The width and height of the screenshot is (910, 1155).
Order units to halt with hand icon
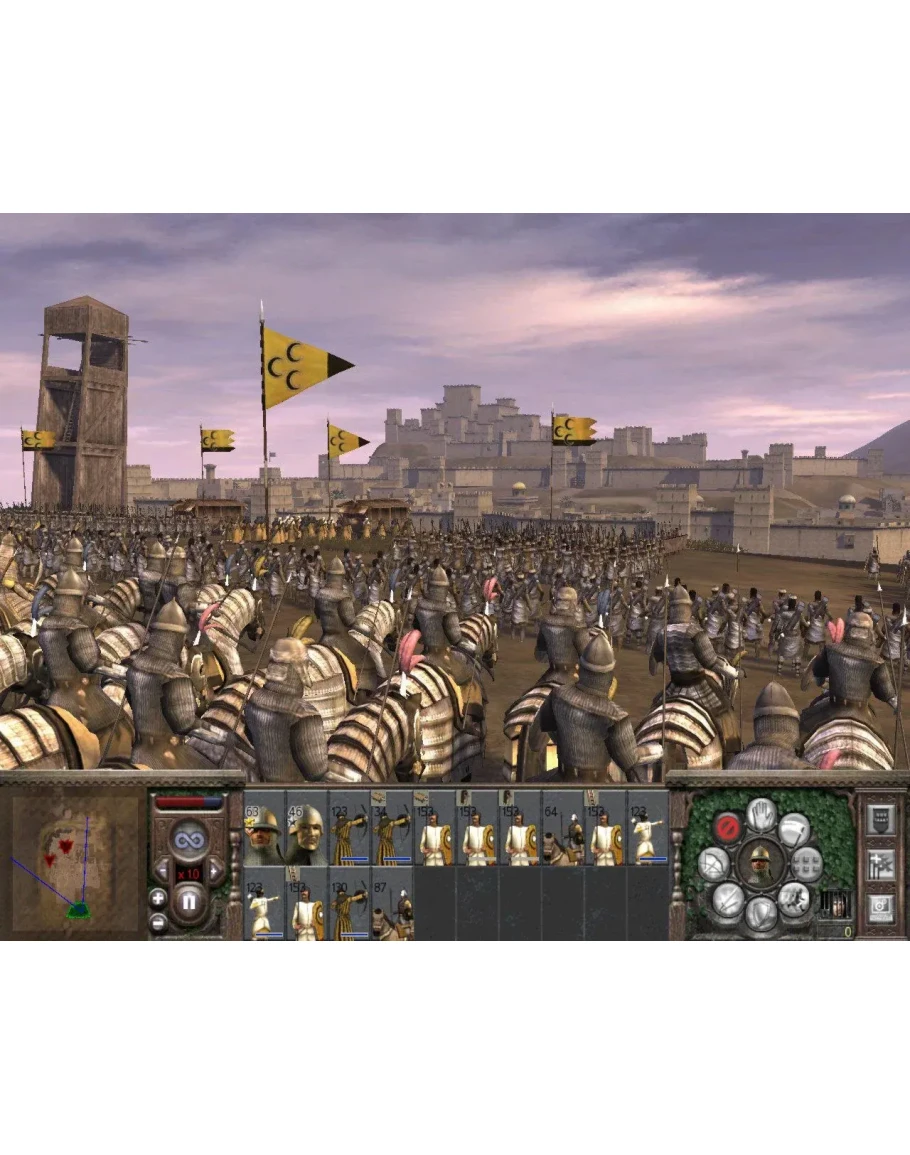761,814
